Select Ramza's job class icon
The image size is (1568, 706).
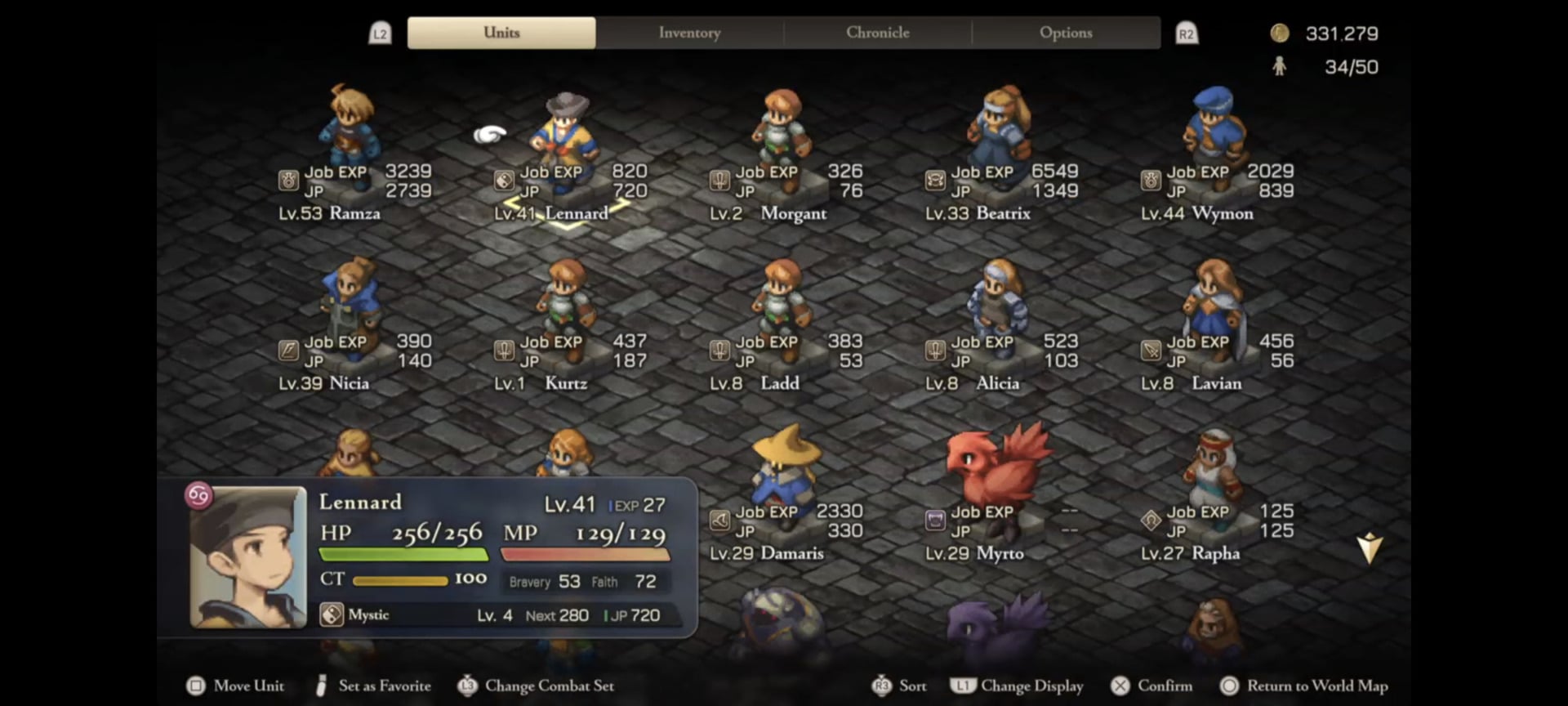[x=290, y=181]
